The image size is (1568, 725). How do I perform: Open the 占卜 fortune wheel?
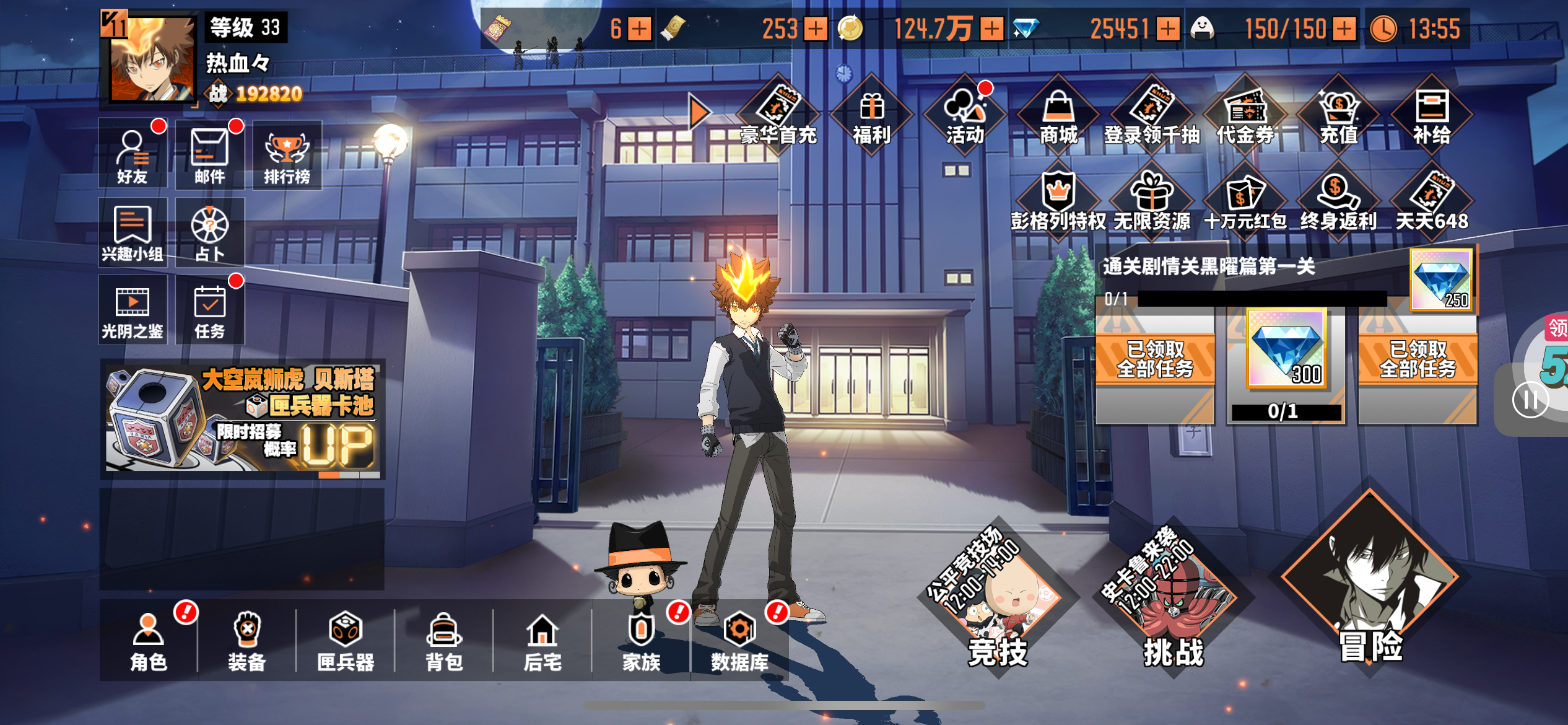[x=209, y=232]
